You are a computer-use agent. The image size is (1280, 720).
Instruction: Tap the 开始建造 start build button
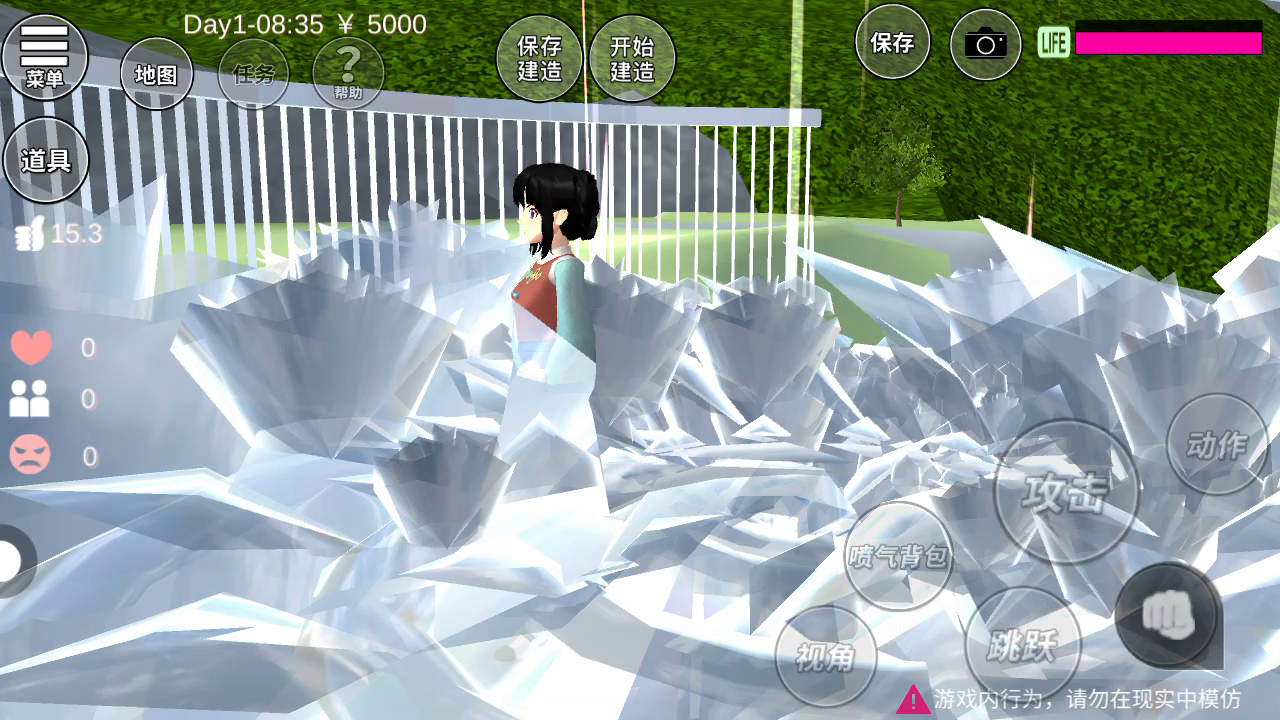click(632, 59)
